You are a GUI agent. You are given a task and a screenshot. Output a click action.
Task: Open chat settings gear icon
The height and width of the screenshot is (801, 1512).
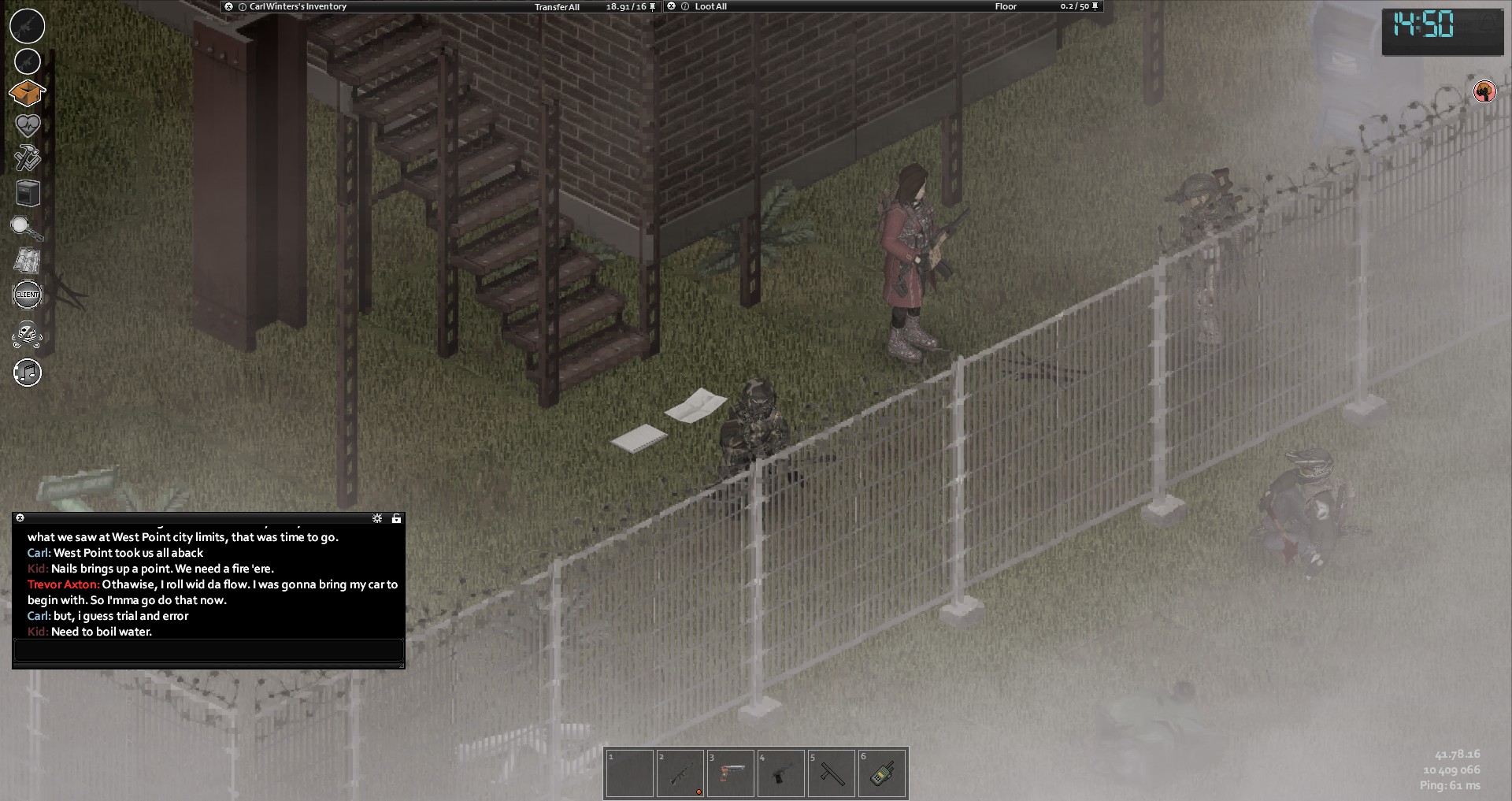[377, 518]
